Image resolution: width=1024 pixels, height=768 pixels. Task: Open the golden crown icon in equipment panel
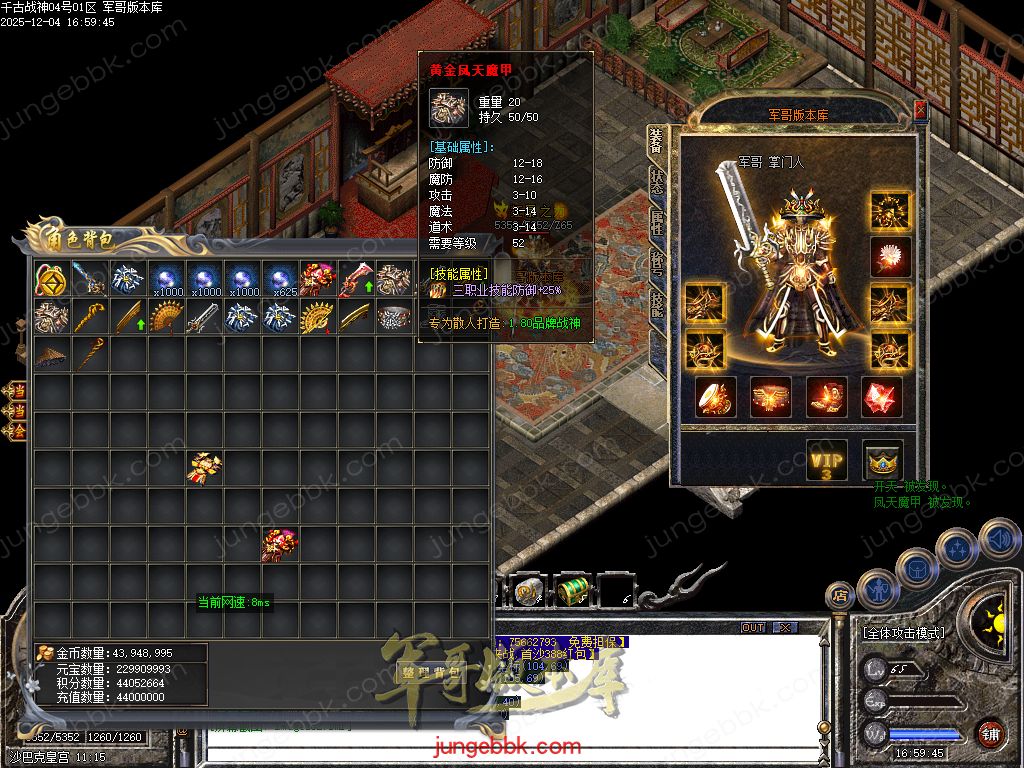(883, 461)
